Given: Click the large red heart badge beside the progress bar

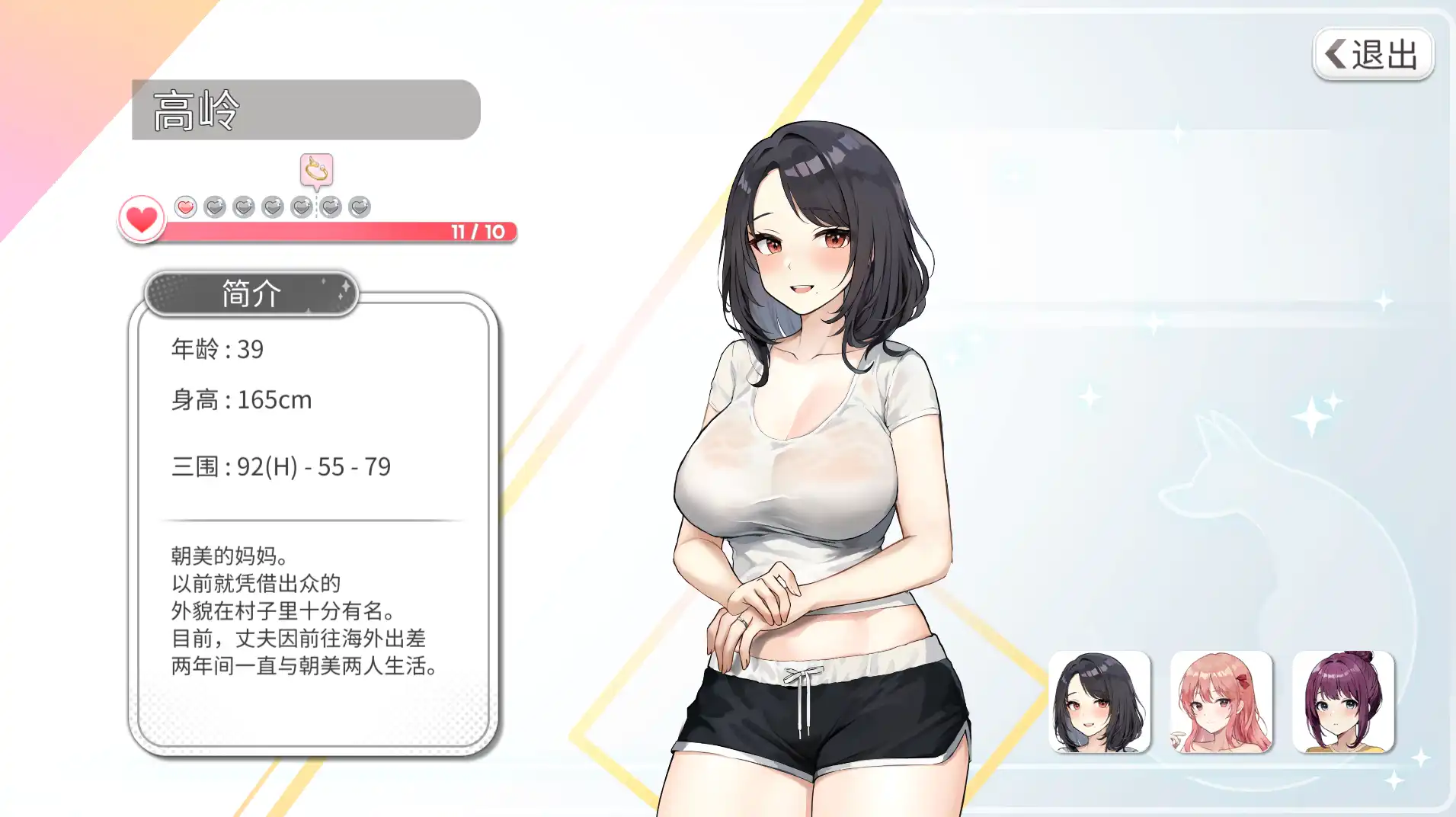Looking at the screenshot, I should (140, 220).
